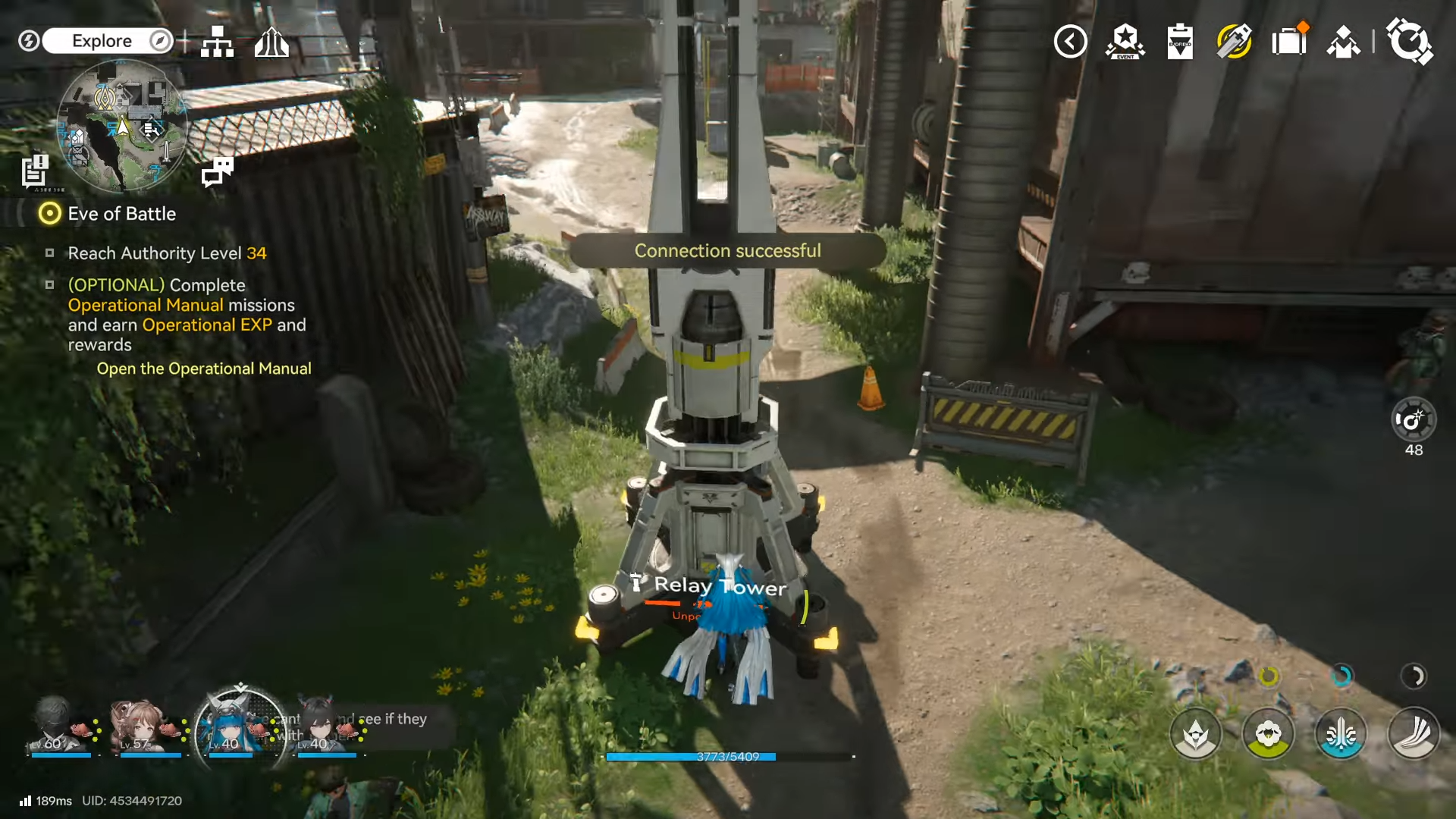Open the Operational Manual link
The image size is (1456, 819).
pos(203,369)
